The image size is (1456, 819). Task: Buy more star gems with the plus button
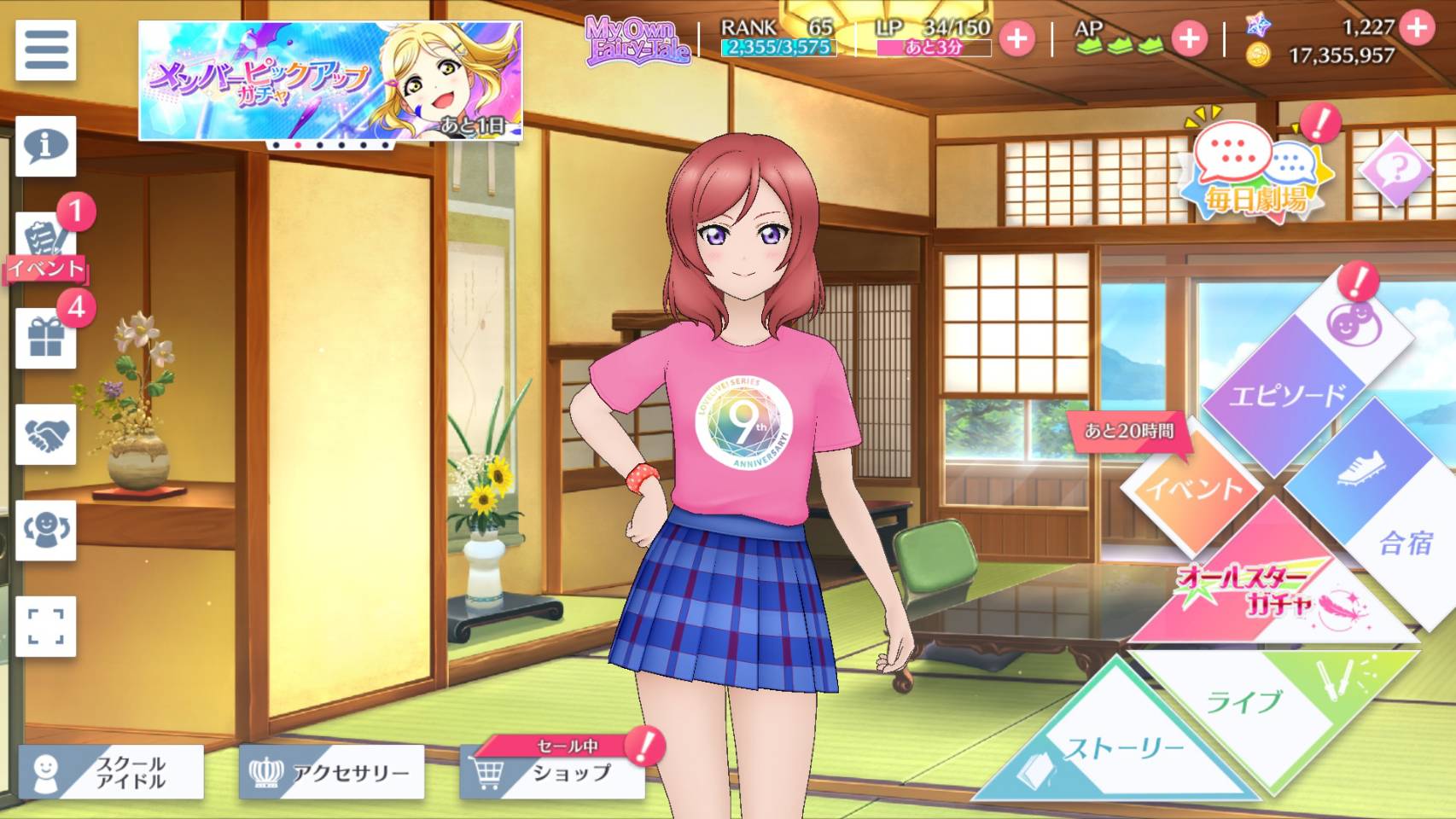click(x=1417, y=27)
